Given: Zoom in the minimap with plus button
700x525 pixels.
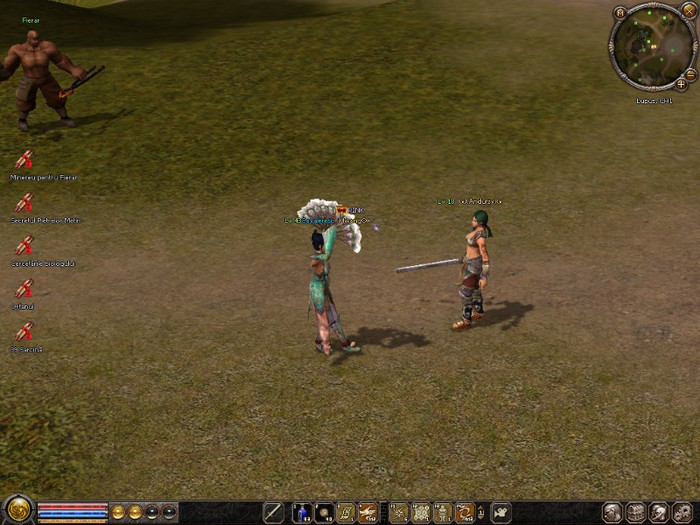Looking at the screenshot, I should pos(681,85).
